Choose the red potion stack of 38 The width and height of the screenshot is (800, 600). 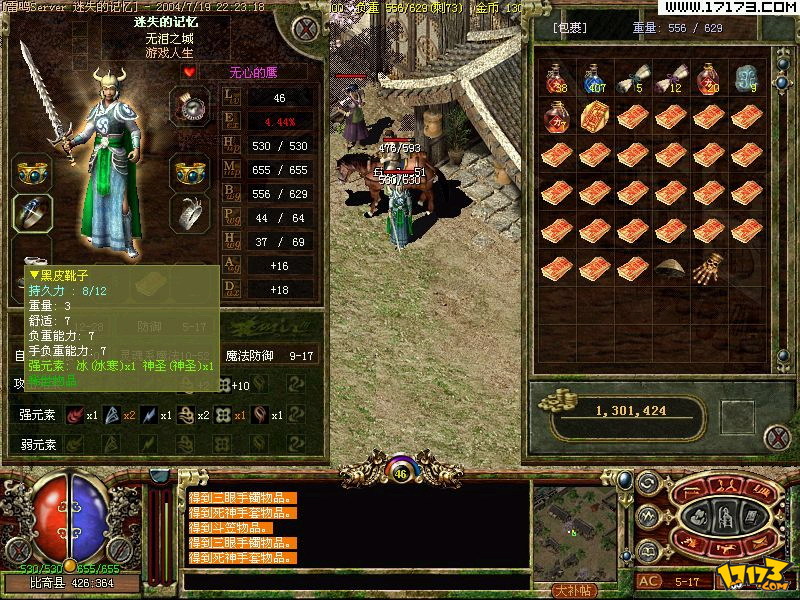pos(556,79)
